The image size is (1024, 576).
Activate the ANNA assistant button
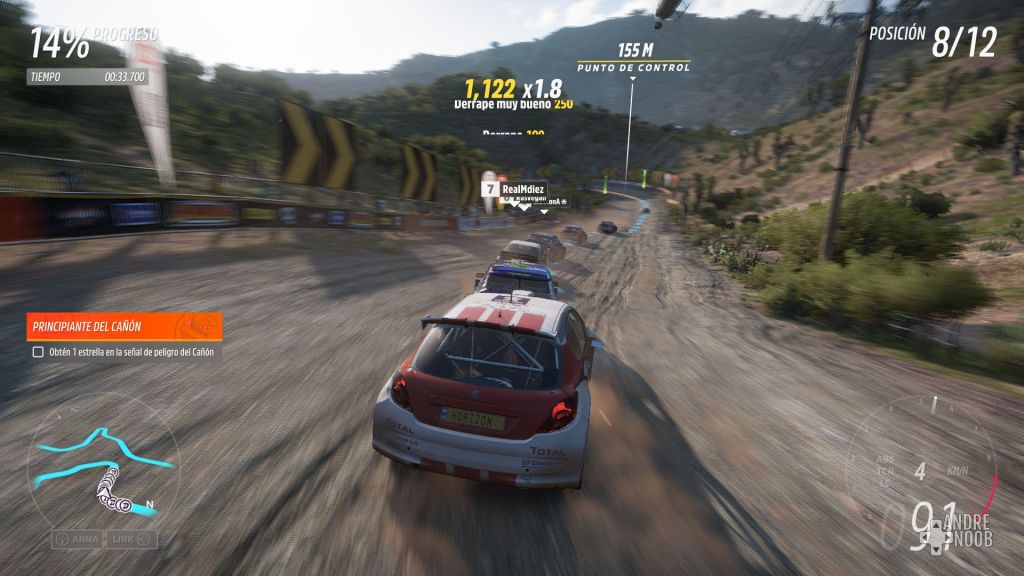point(78,539)
